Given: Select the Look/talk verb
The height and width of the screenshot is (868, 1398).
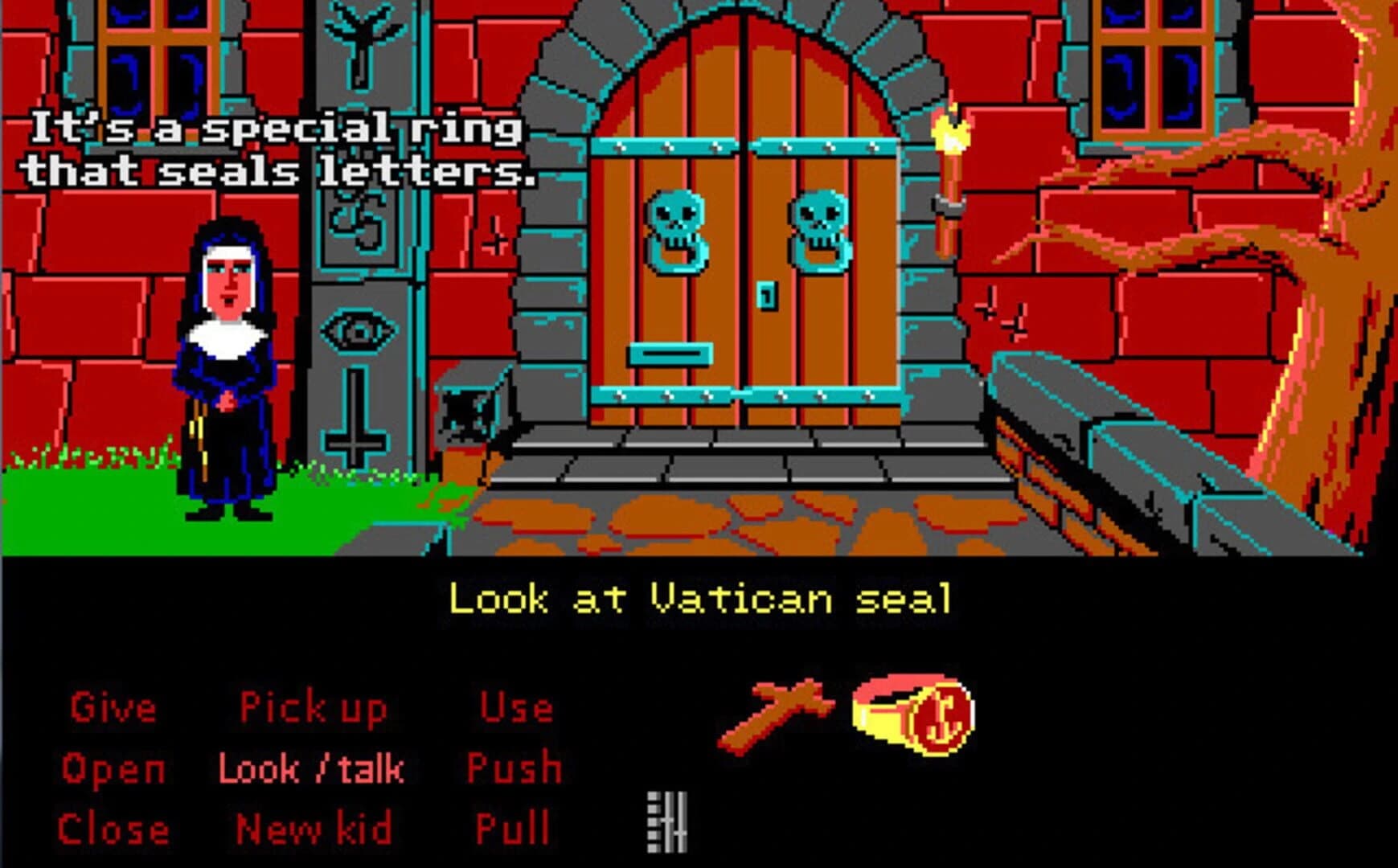Looking at the screenshot, I should coord(312,768).
